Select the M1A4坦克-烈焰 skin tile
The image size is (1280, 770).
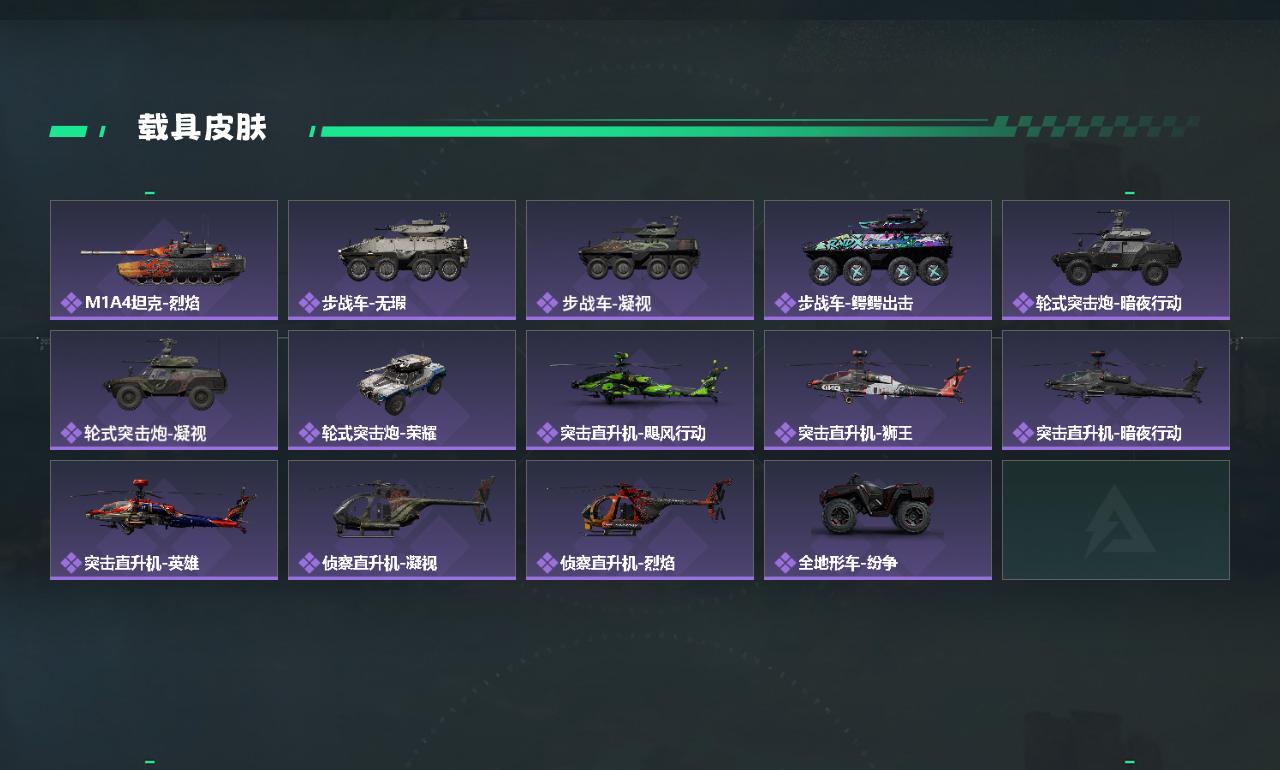click(x=164, y=259)
